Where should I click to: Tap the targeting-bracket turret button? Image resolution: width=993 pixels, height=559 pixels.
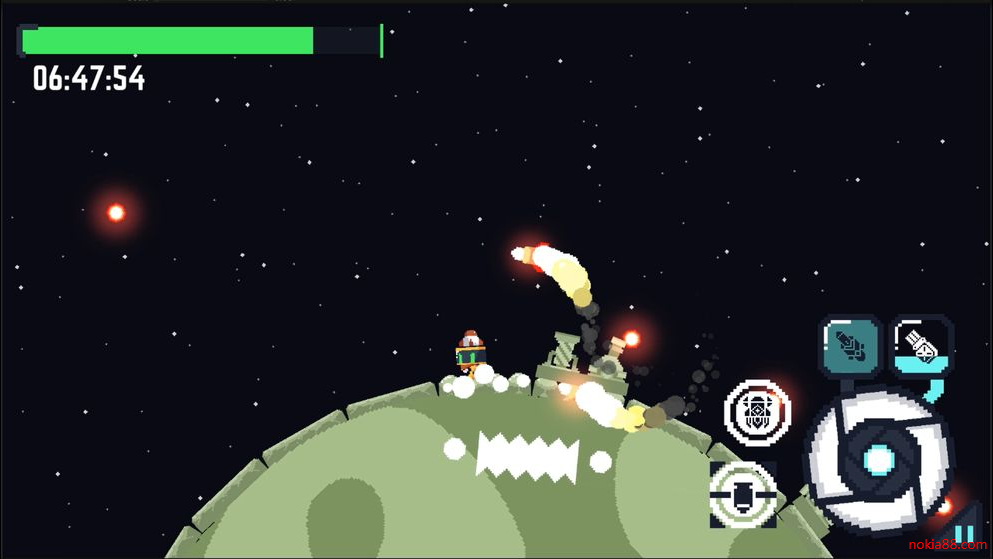coord(743,494)
